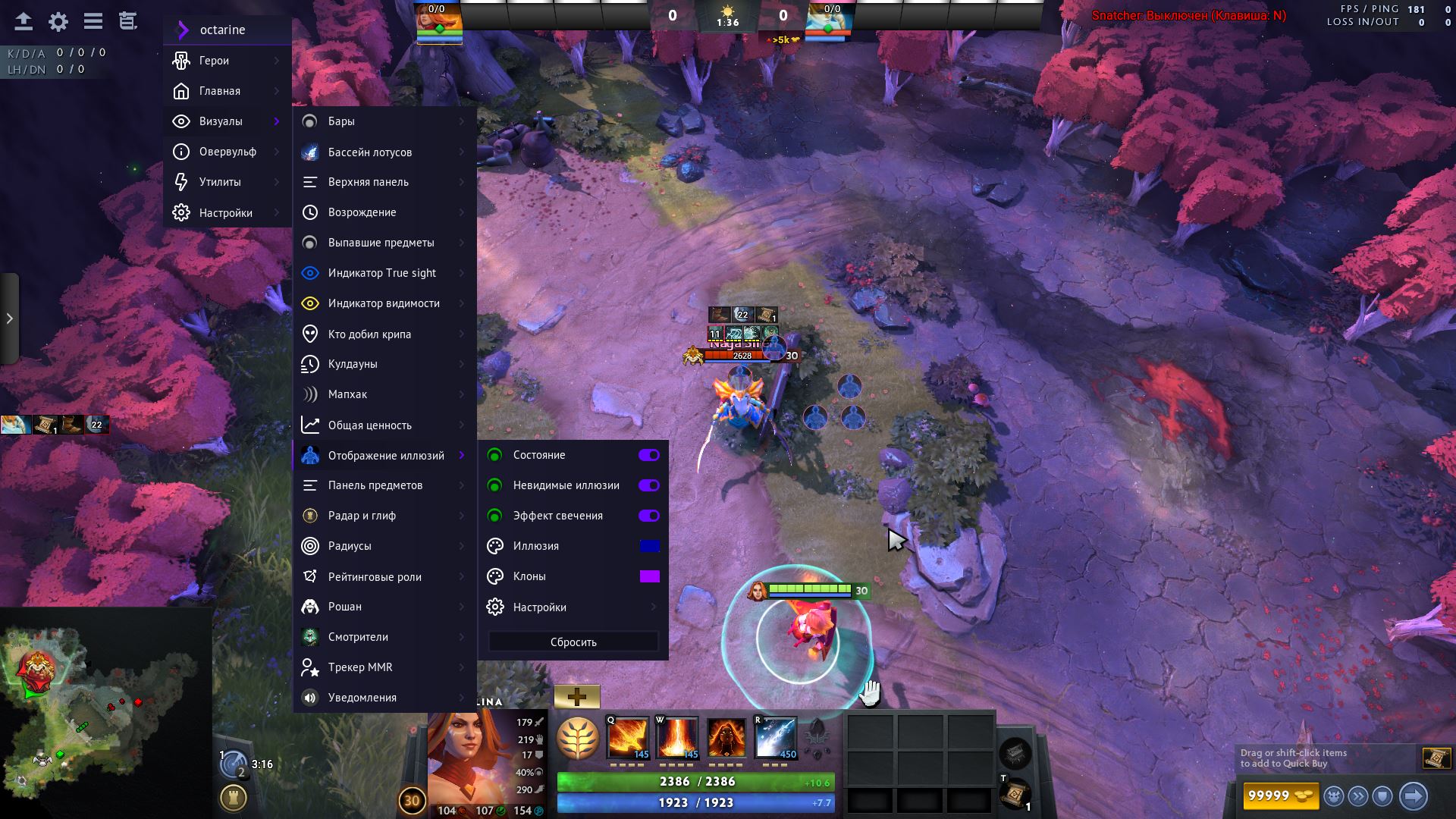1456x819 pixels.
Task: Cast Laguna Blade ultimate ability
Action: [775, 738]
